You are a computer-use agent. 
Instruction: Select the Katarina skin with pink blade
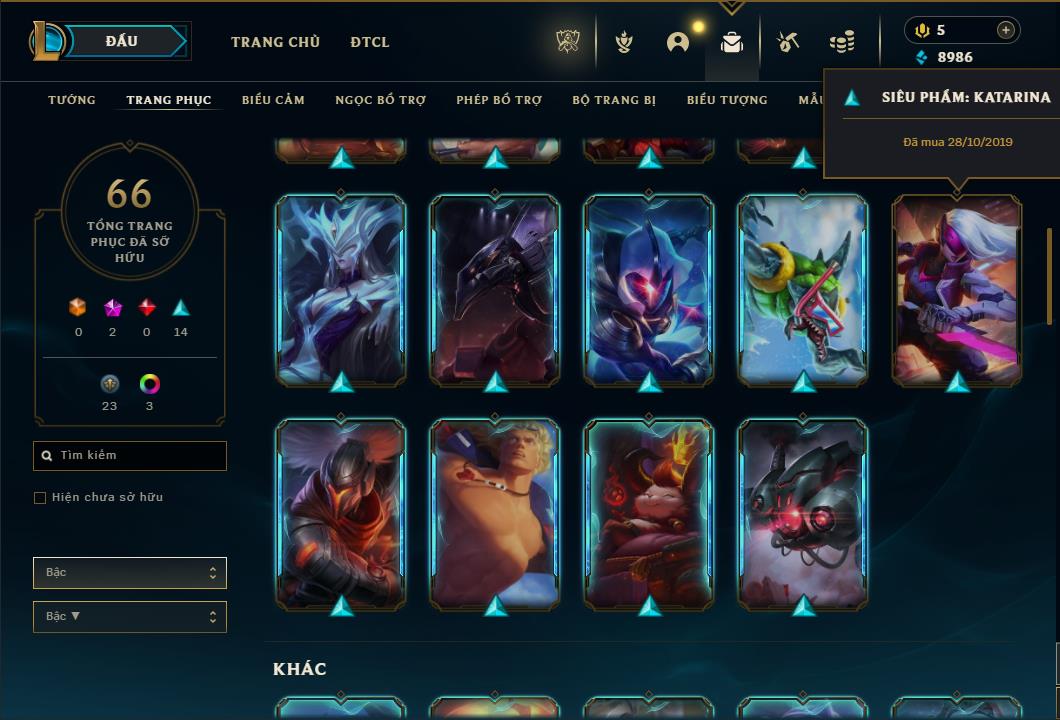click(957, 290)
